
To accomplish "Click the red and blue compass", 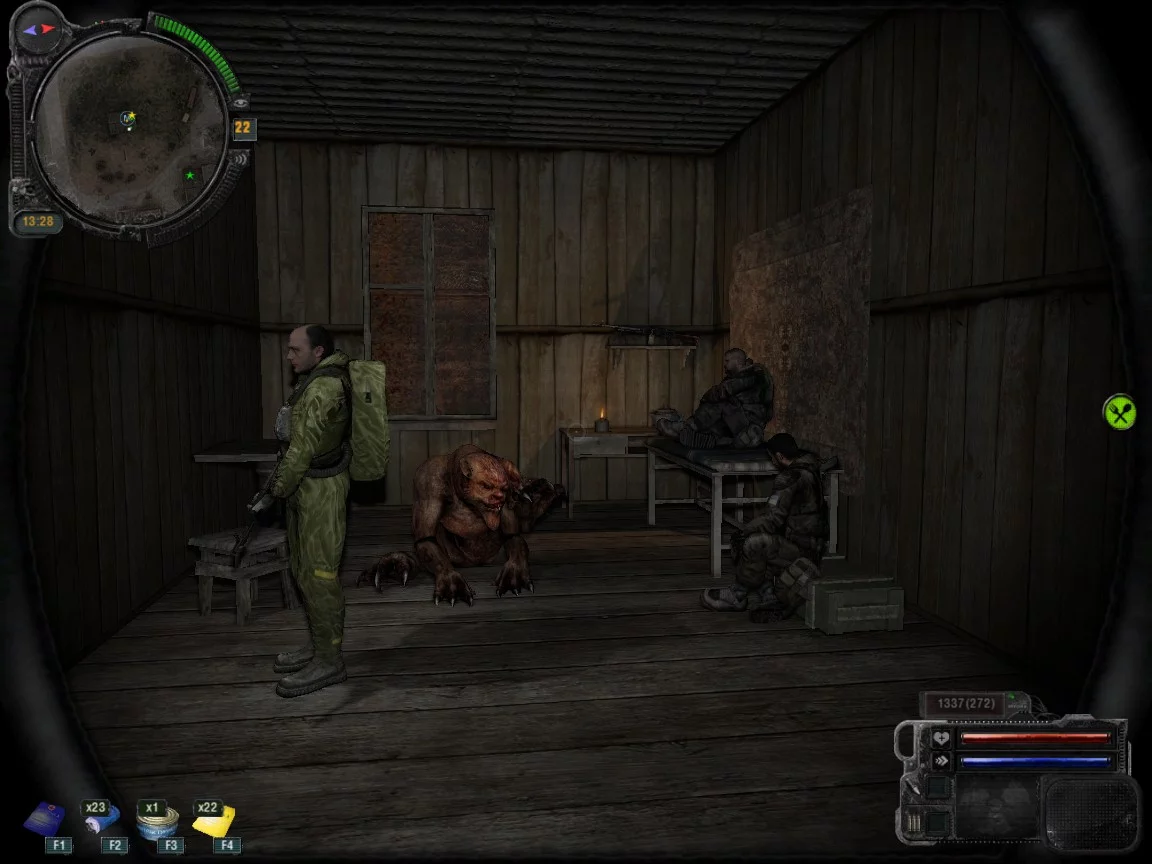I will (x=37, y=31).
